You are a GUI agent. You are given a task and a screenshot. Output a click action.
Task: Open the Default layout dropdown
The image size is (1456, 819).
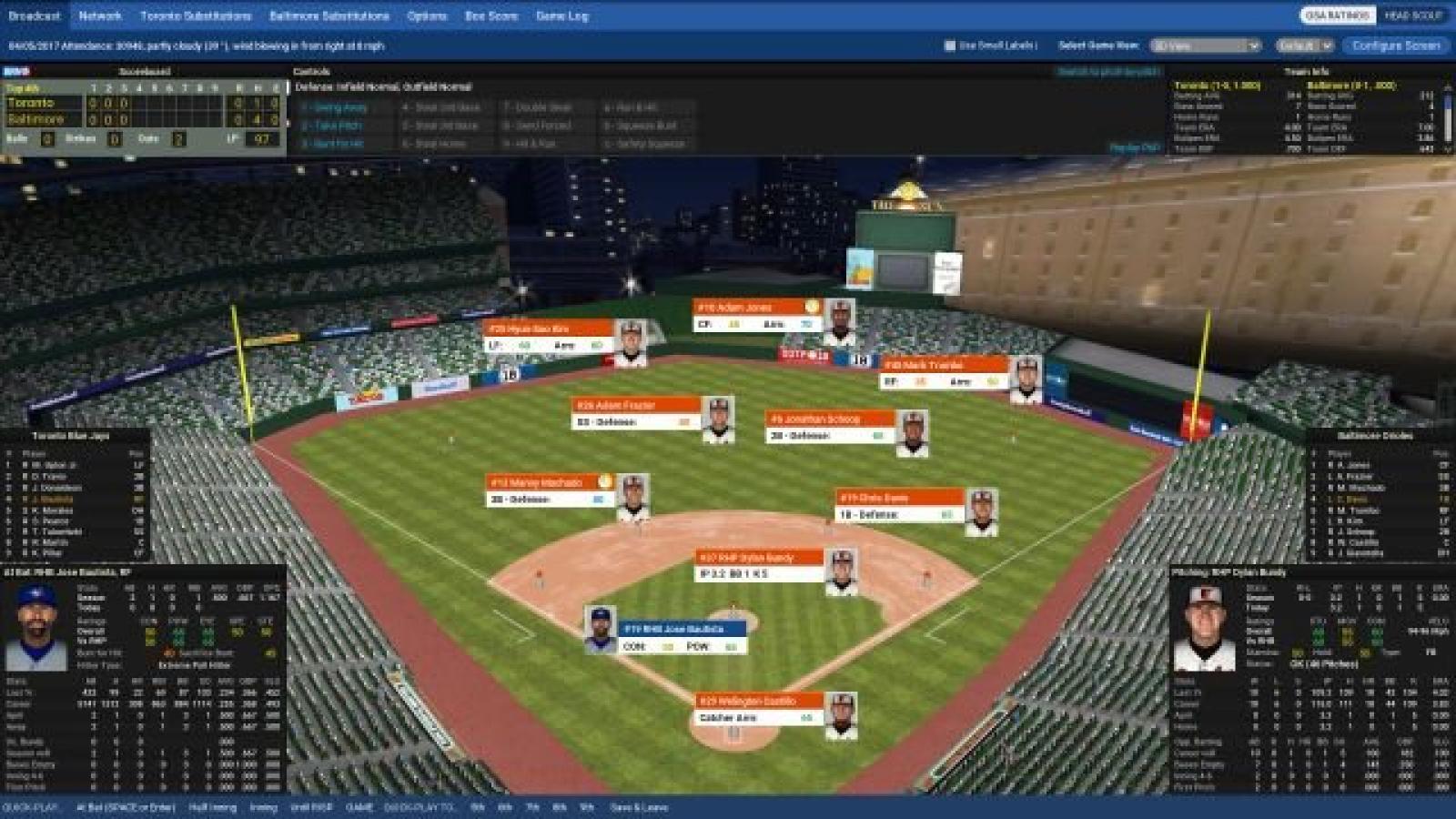[x=1304, y=45]
